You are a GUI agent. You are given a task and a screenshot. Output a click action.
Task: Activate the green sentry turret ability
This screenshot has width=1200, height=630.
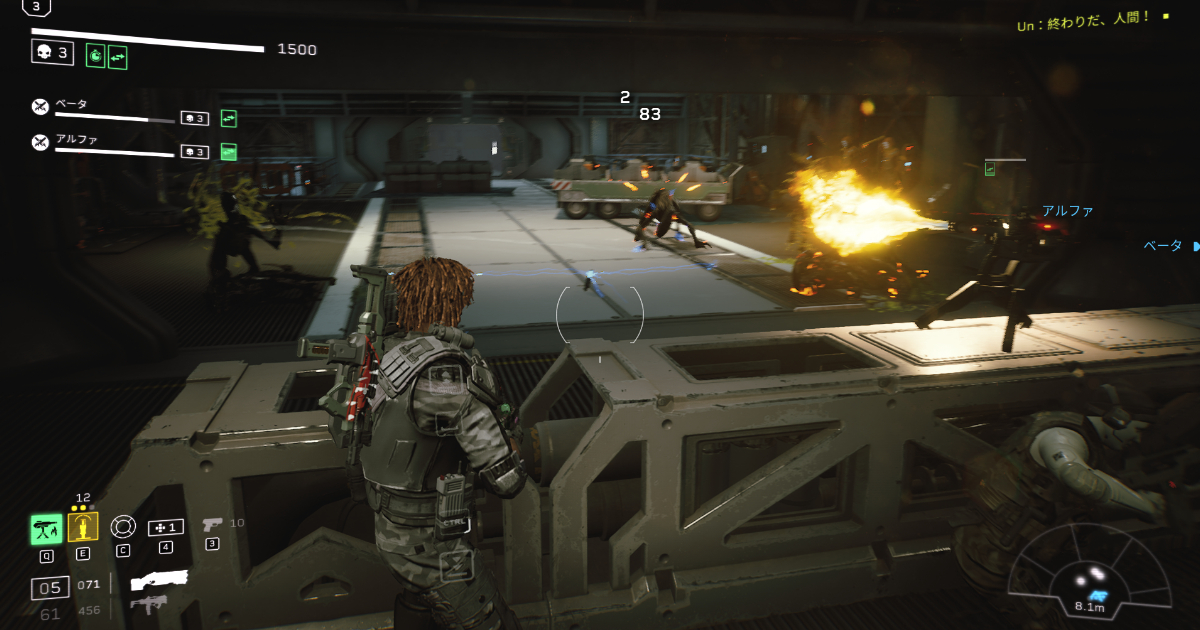[x=46, y=528]
